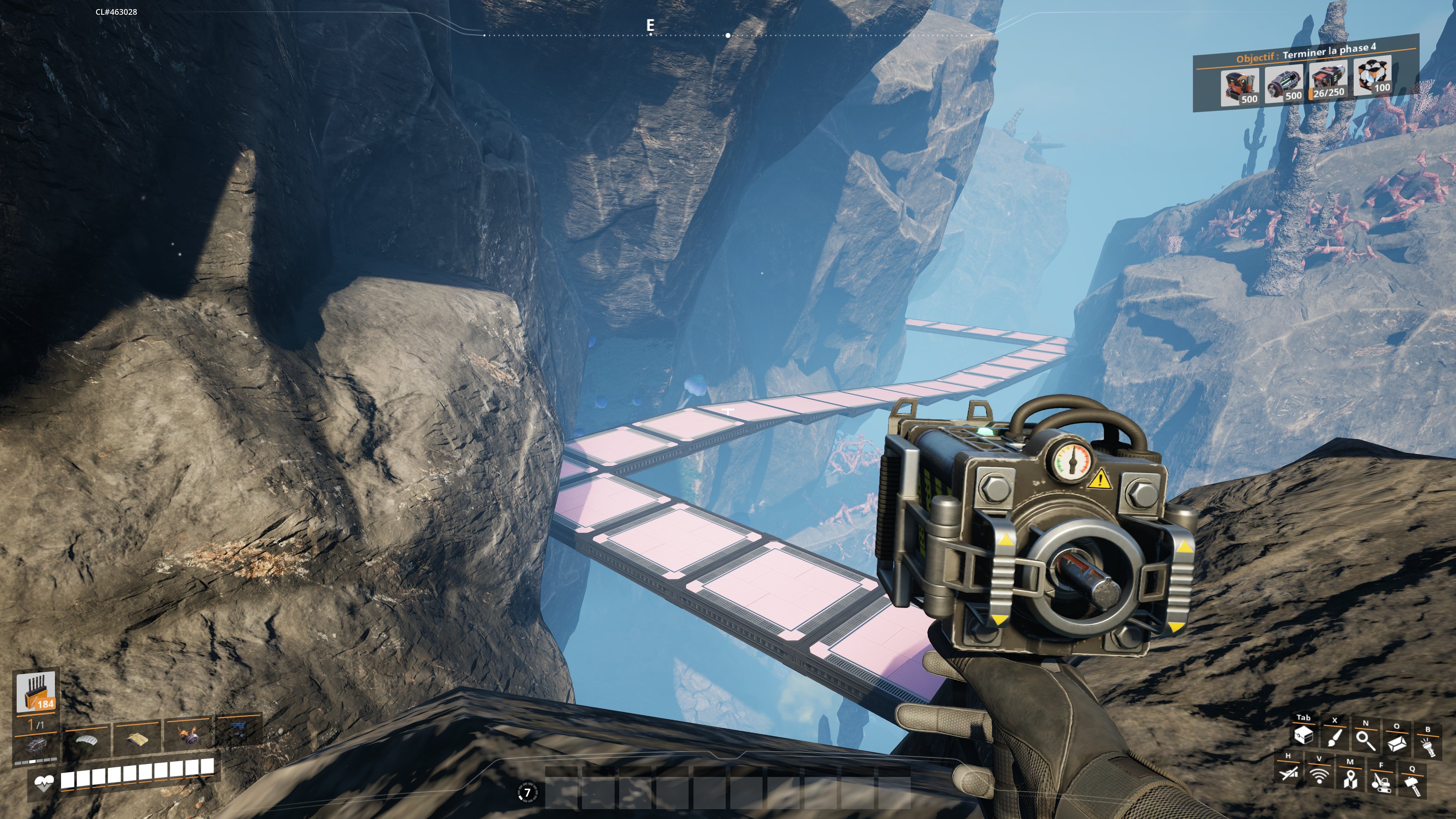Open the inventory chest icon

pos(1304,735)
